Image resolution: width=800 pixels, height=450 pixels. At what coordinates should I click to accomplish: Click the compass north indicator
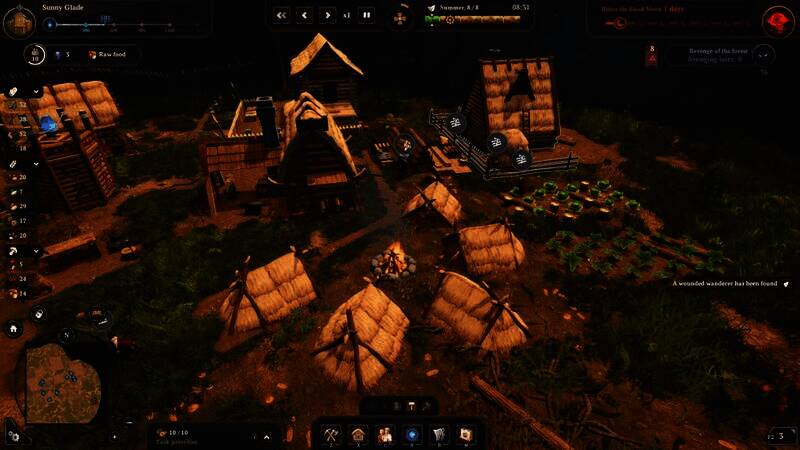point(66,334)
